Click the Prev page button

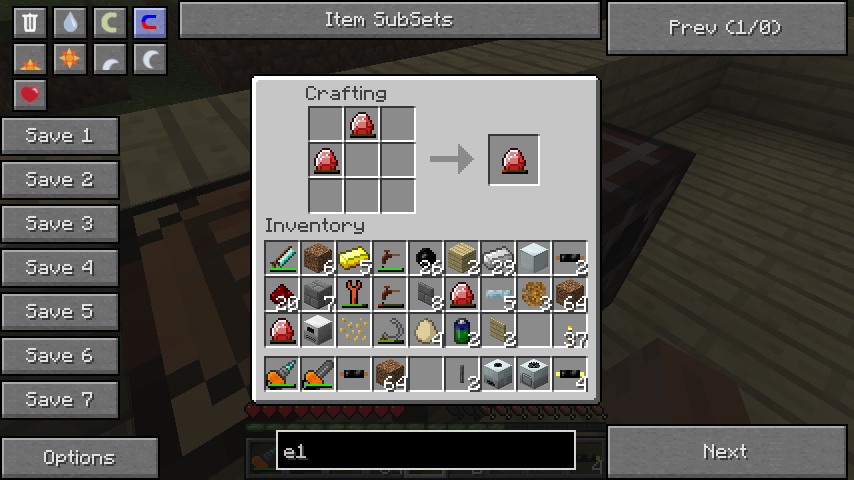click(726, 28)
